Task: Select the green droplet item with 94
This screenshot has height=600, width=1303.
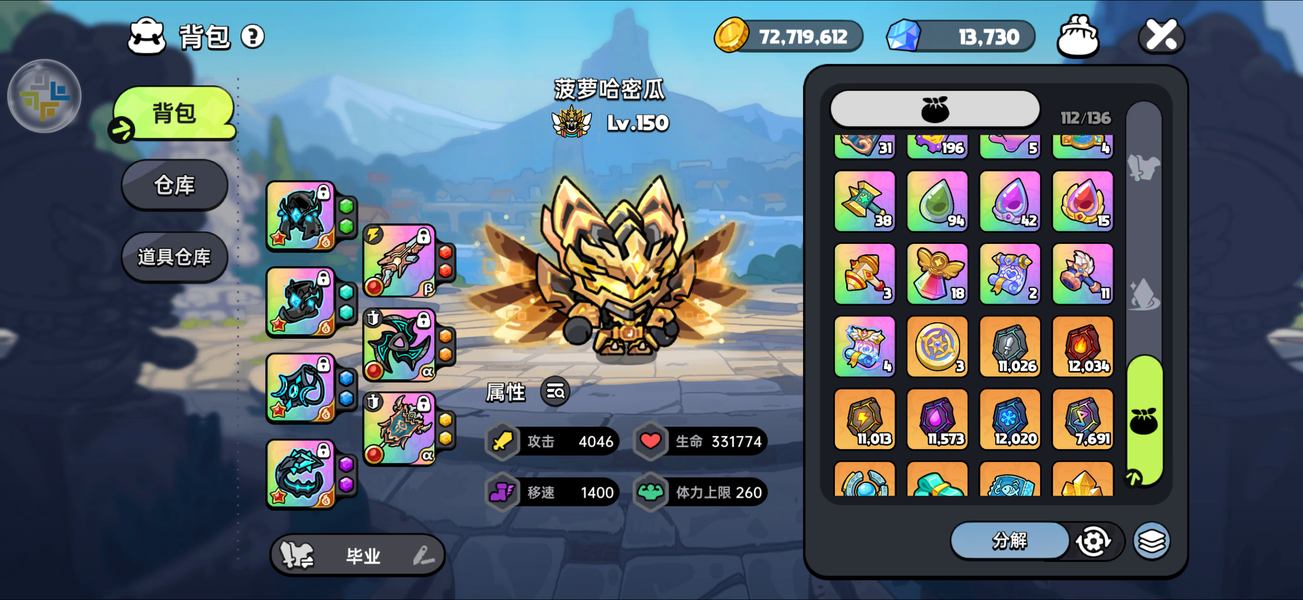Action: pyautogui.click(x=937, y=201)
